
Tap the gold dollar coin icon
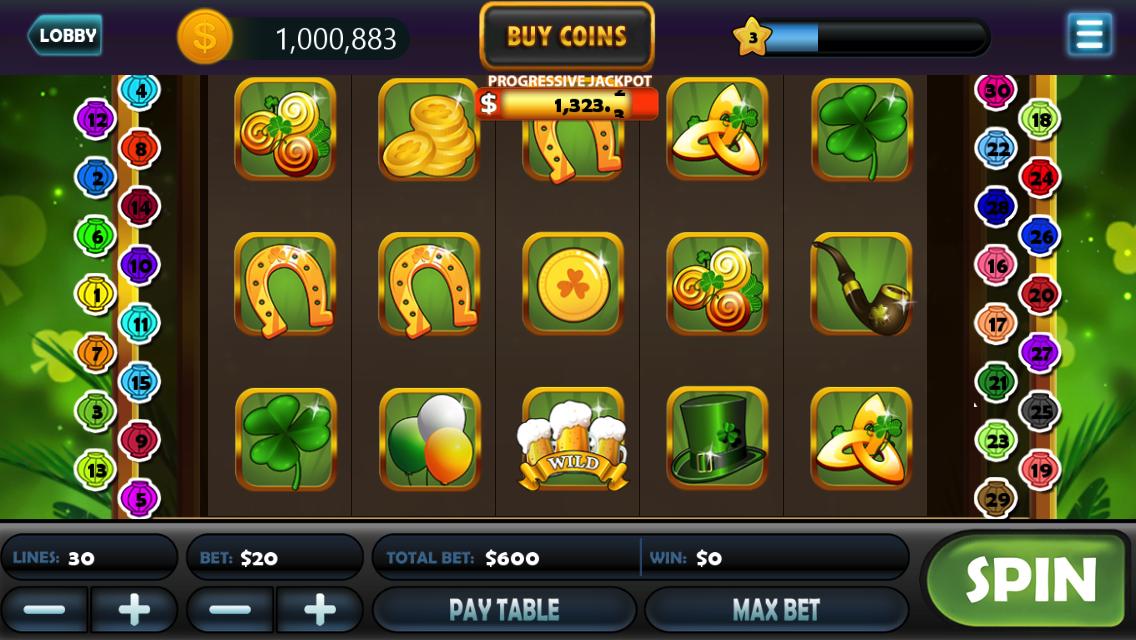coord(204,37)
